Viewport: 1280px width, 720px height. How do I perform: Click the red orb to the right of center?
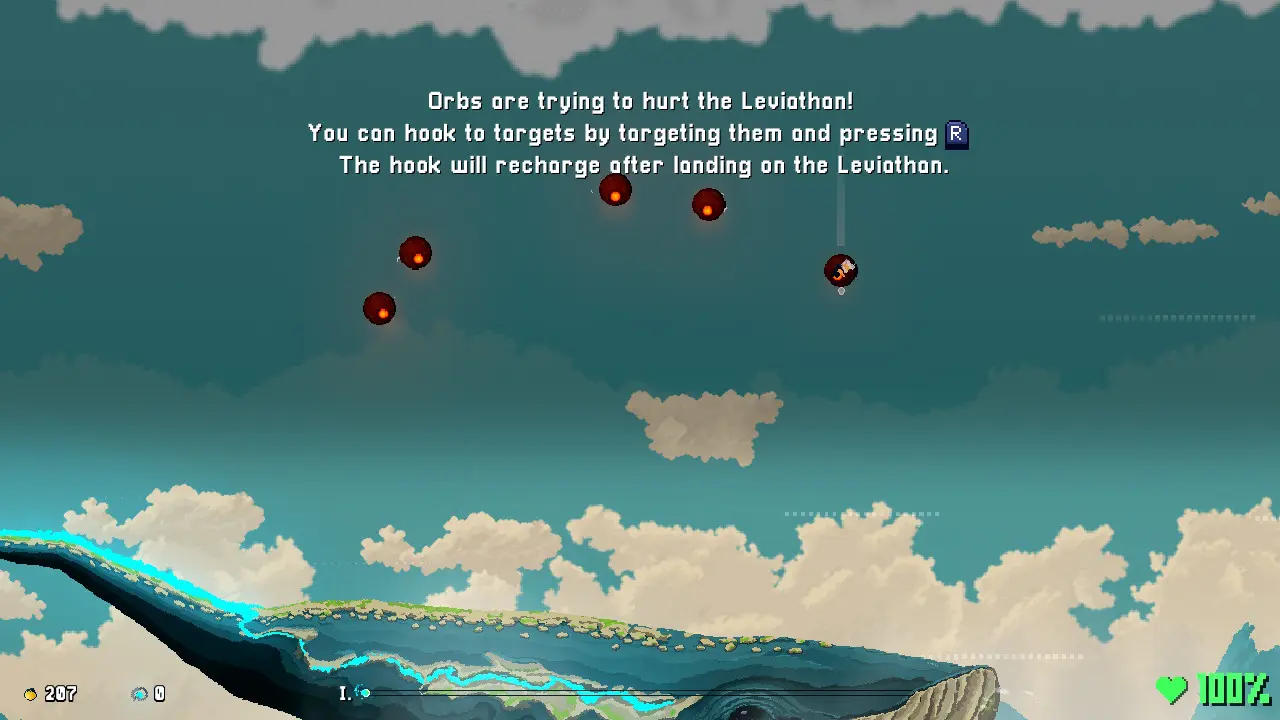(x=708, y=206)
